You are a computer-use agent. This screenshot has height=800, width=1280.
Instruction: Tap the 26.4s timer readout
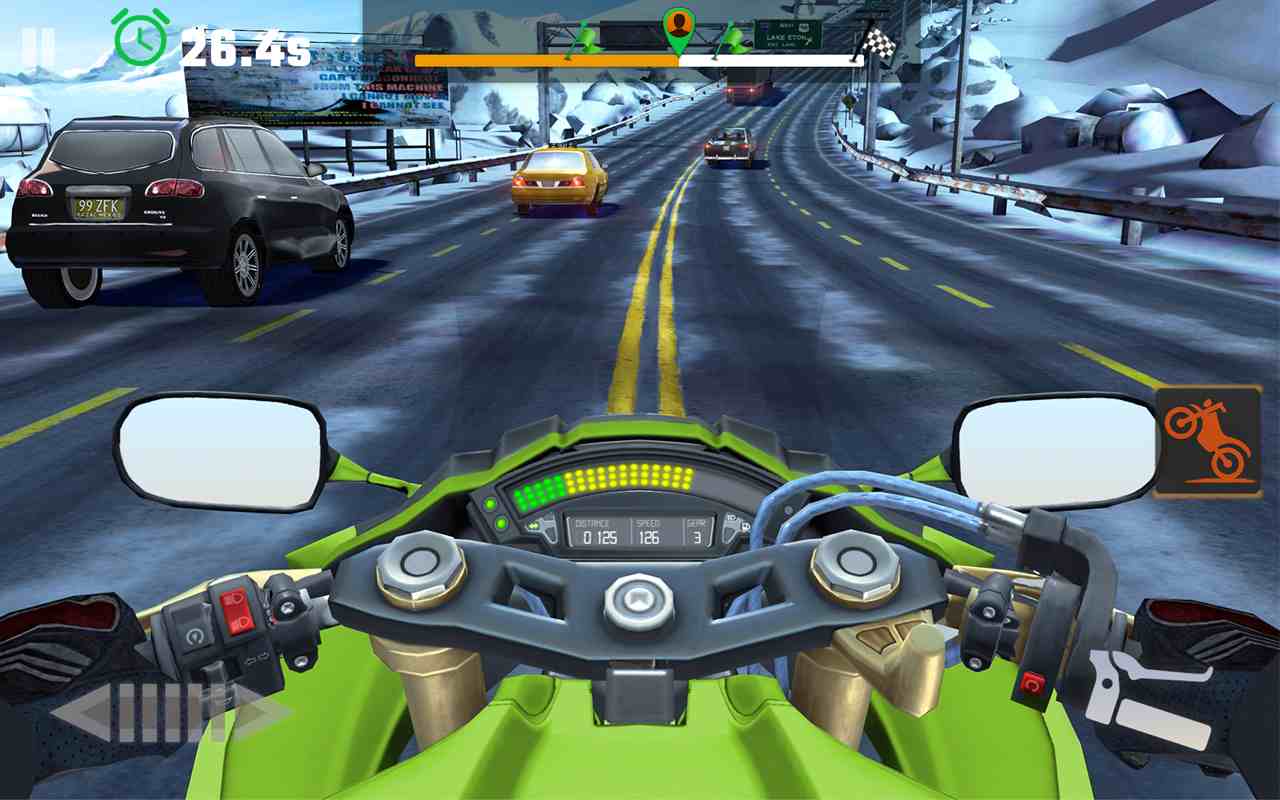coord(247,43)
